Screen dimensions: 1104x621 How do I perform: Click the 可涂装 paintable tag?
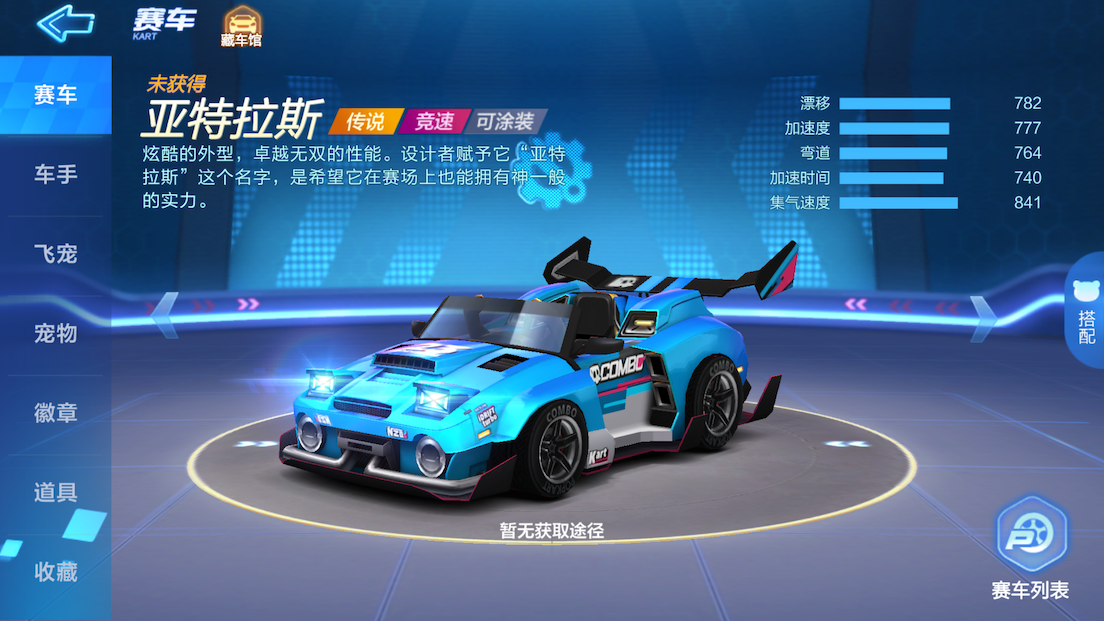coord(505,122)
